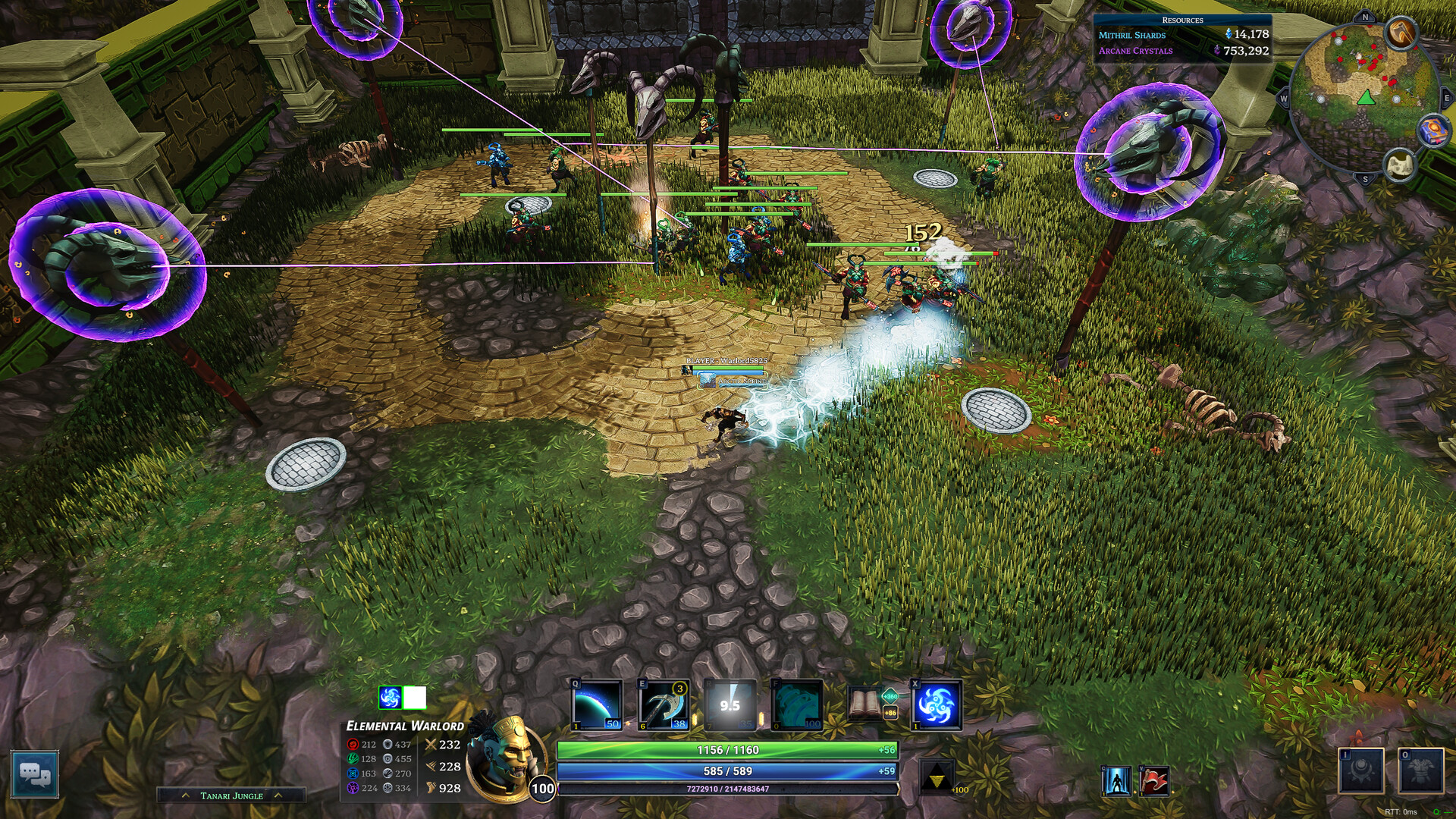The height and width of the screenshot is (819, 1456).
Task: Open the spell tome beside the minimap
Action: pos(1433,131)
